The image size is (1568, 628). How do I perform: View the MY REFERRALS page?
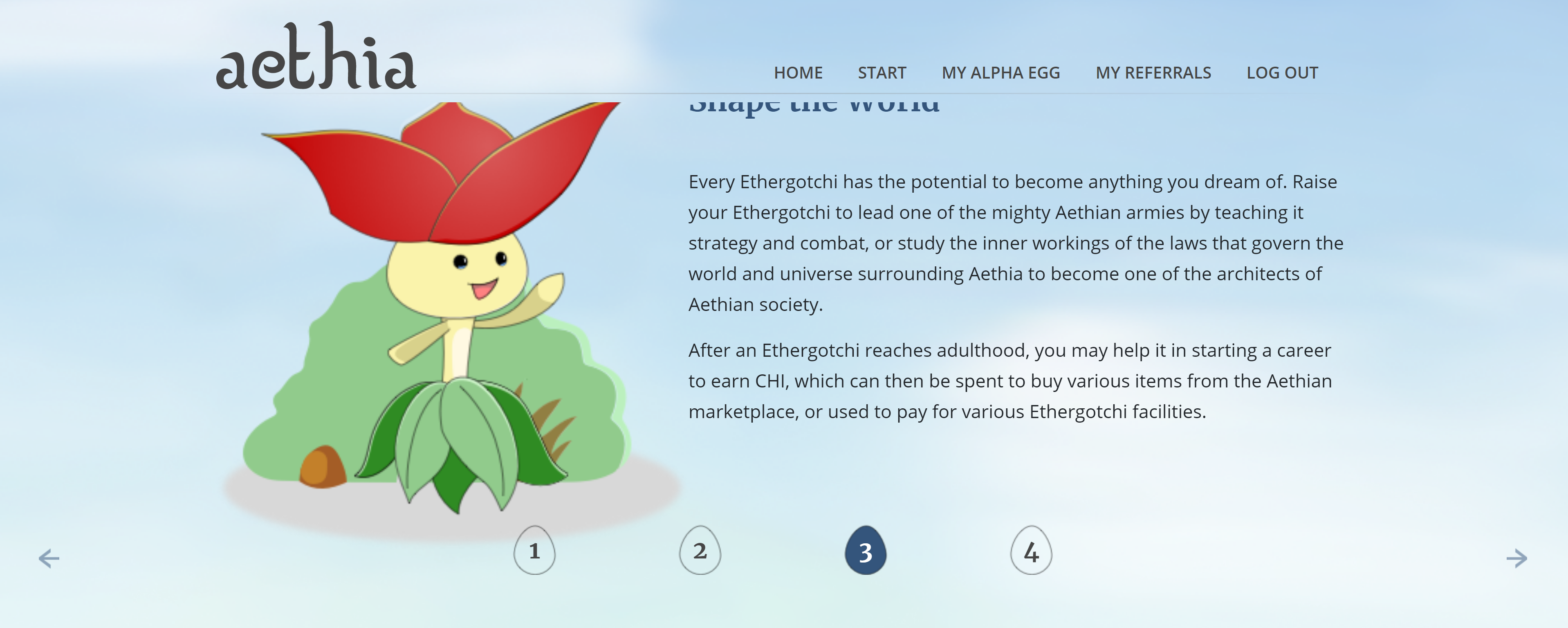[1153, 73]
